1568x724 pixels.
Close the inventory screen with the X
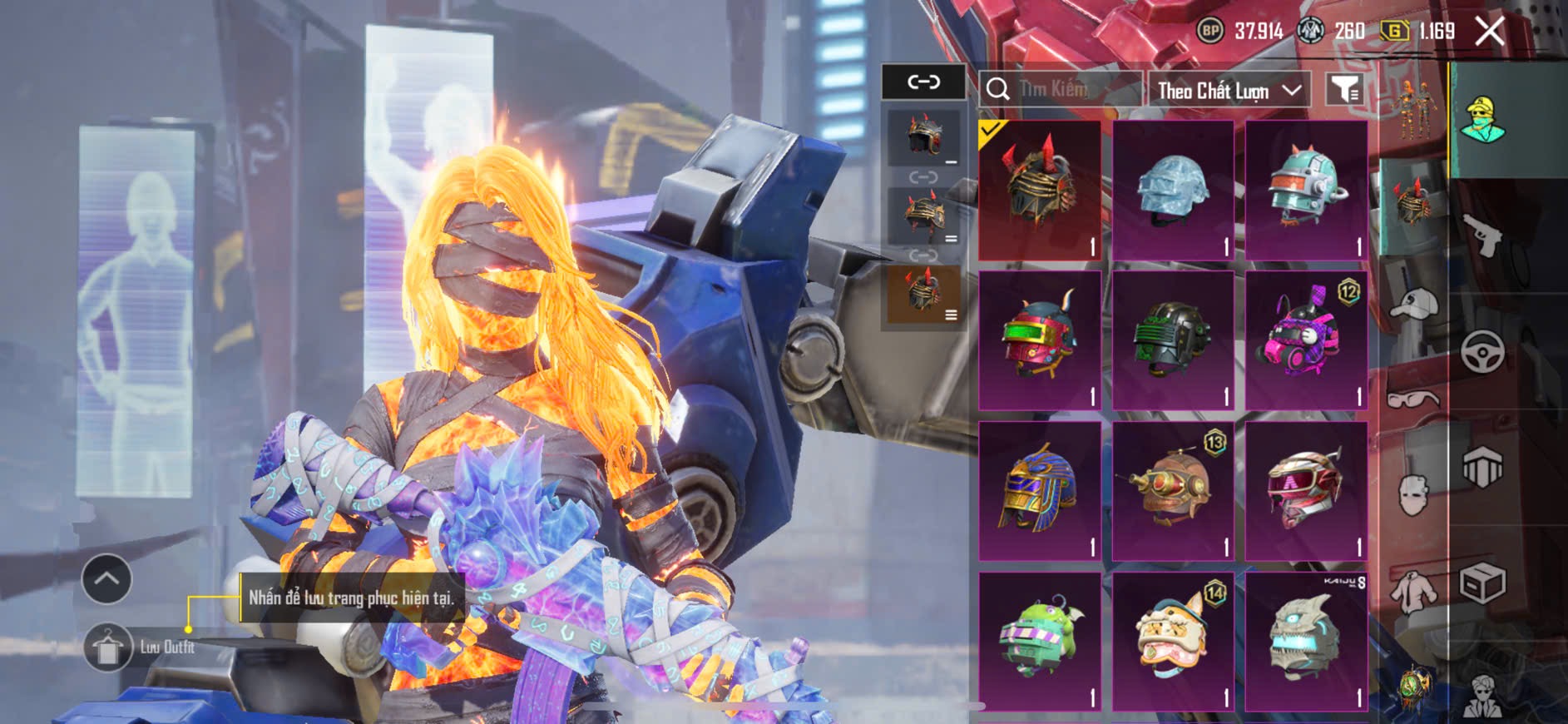click(x=1489, y=32)
